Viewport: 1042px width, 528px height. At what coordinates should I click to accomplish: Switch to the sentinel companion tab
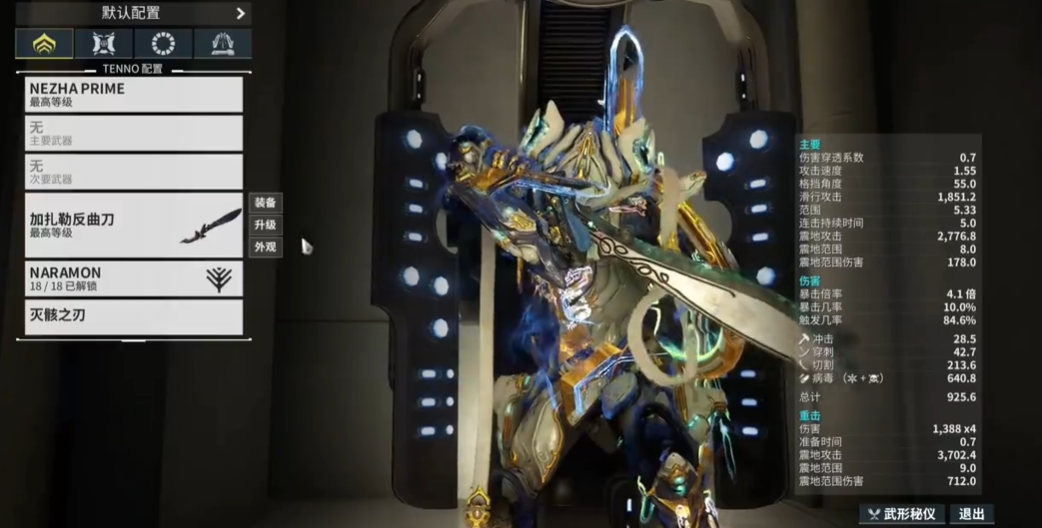point(104,43)
